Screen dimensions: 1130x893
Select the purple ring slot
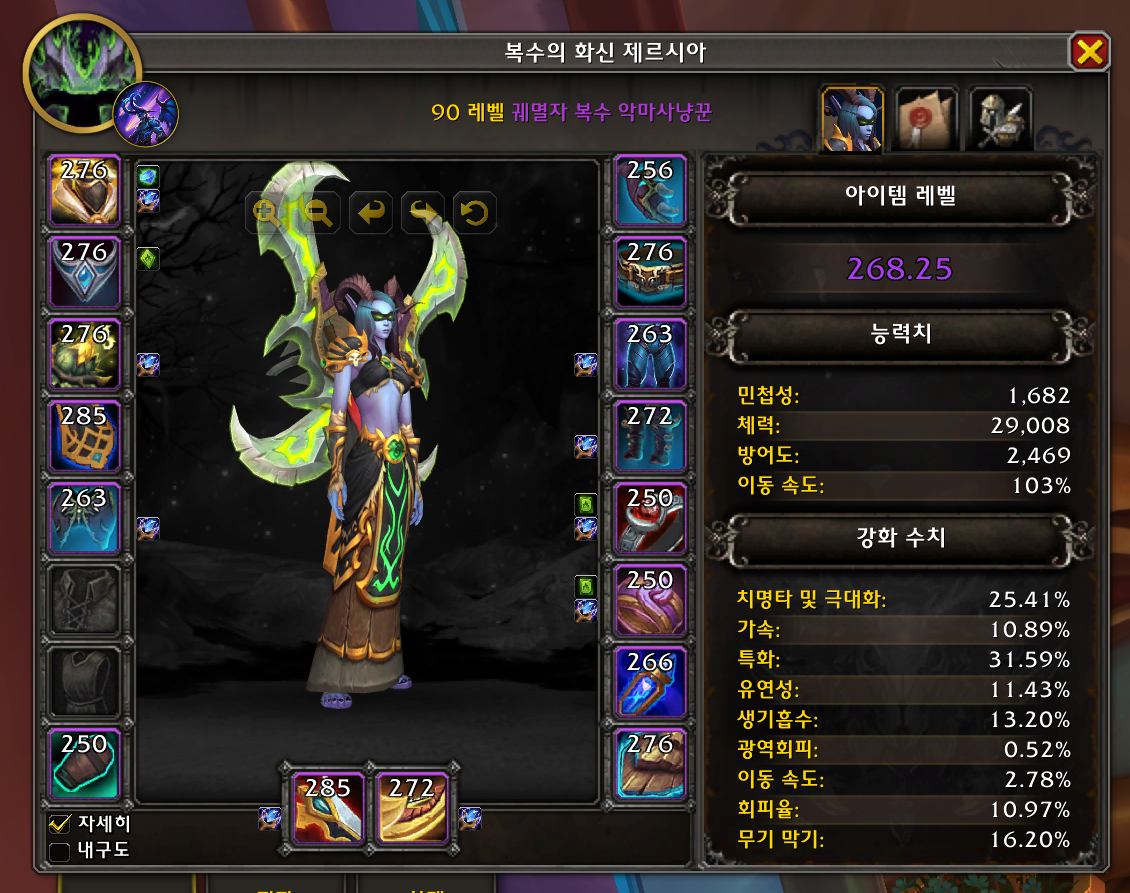point(650,600)
